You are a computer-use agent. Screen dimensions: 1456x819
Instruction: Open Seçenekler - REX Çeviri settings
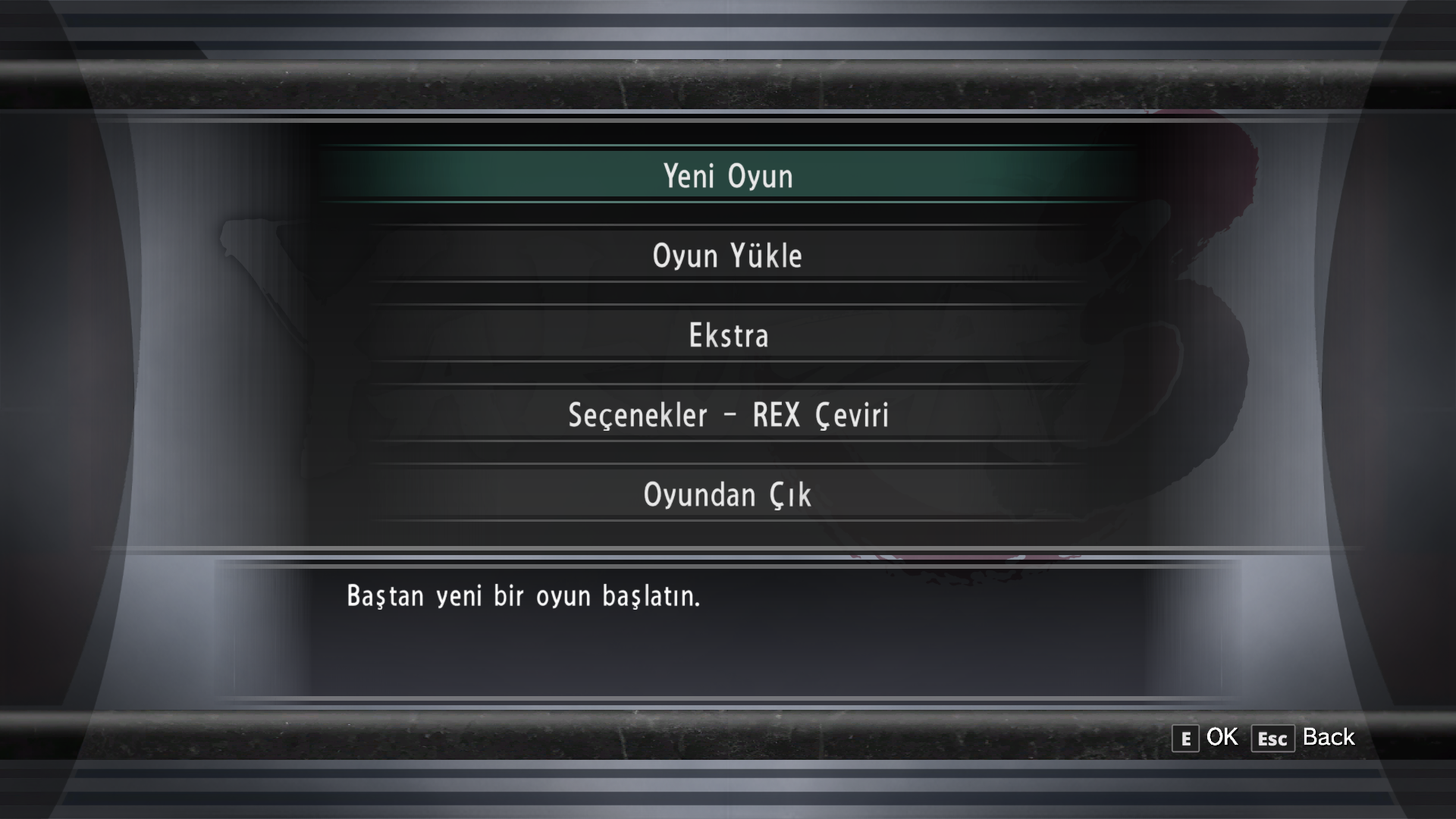click(x=728, y=415)
